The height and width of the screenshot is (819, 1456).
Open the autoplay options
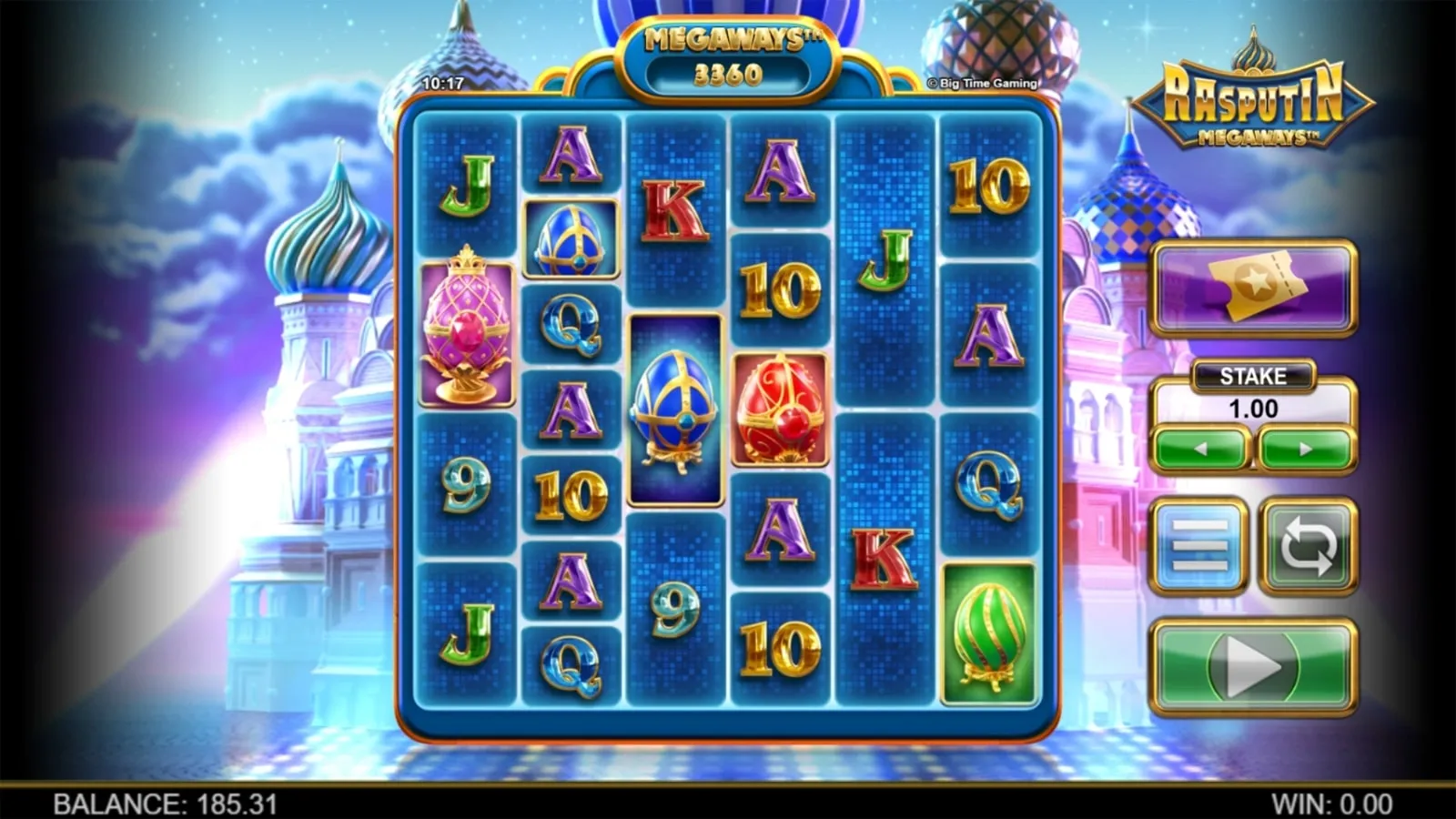click(1308, 546)
